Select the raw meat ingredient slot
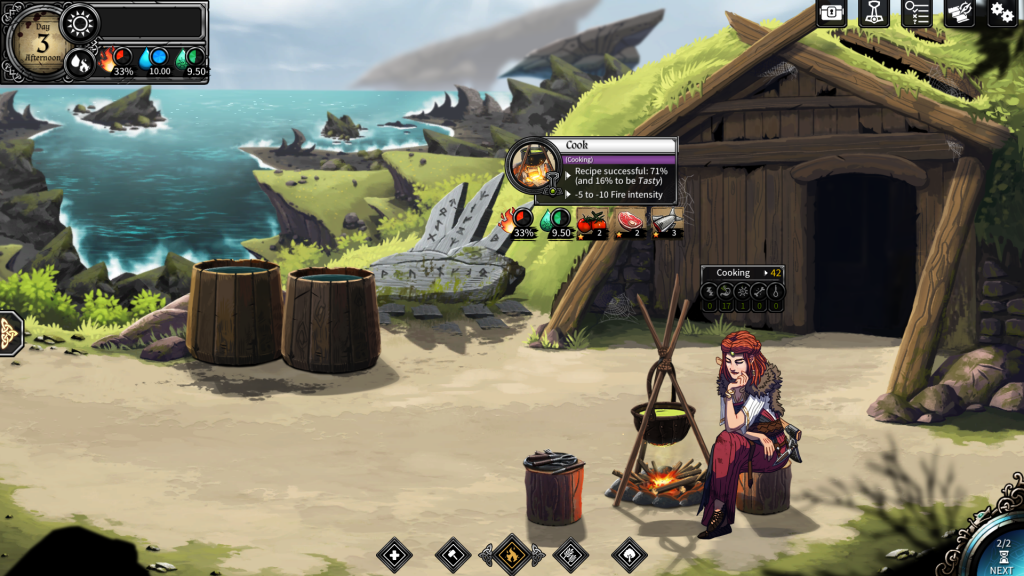 (632, 223)
